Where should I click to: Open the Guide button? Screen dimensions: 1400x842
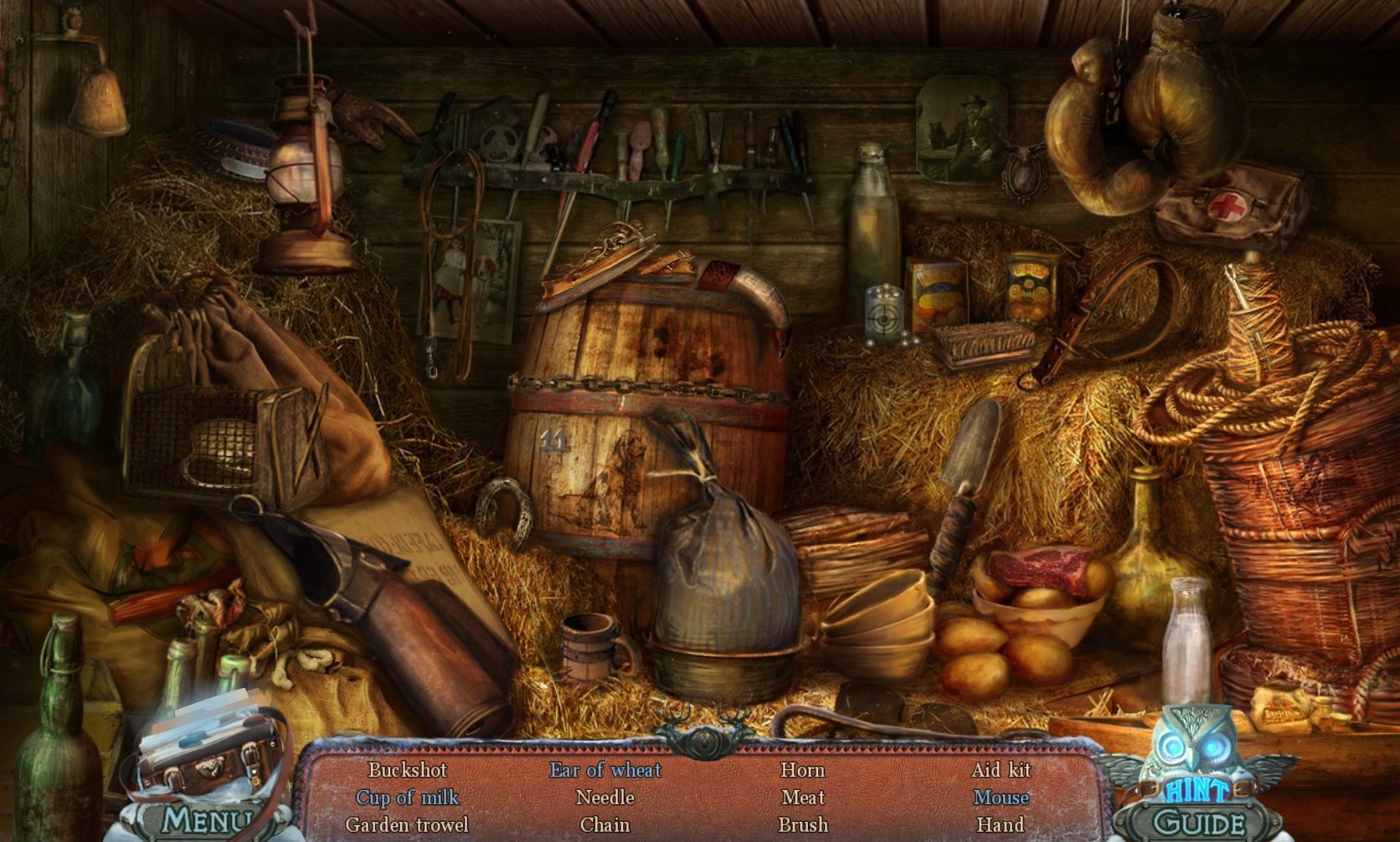pyautogui.click(x=1198, y=824)
